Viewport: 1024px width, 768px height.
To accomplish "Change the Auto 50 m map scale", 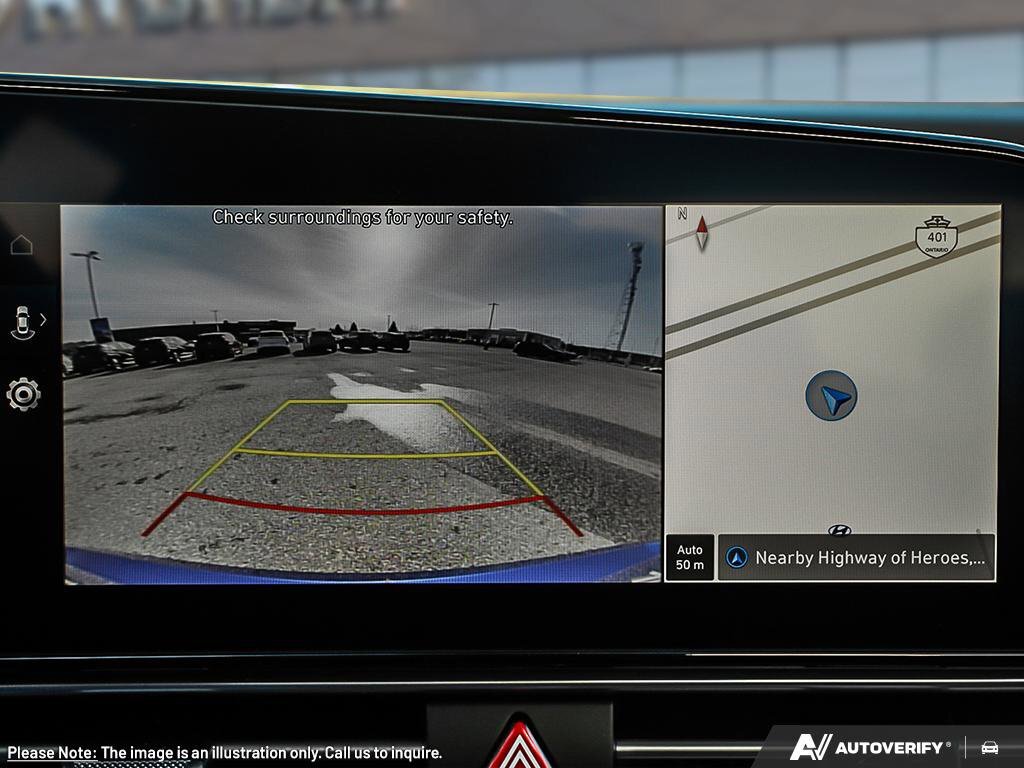I will click(690, 557).
